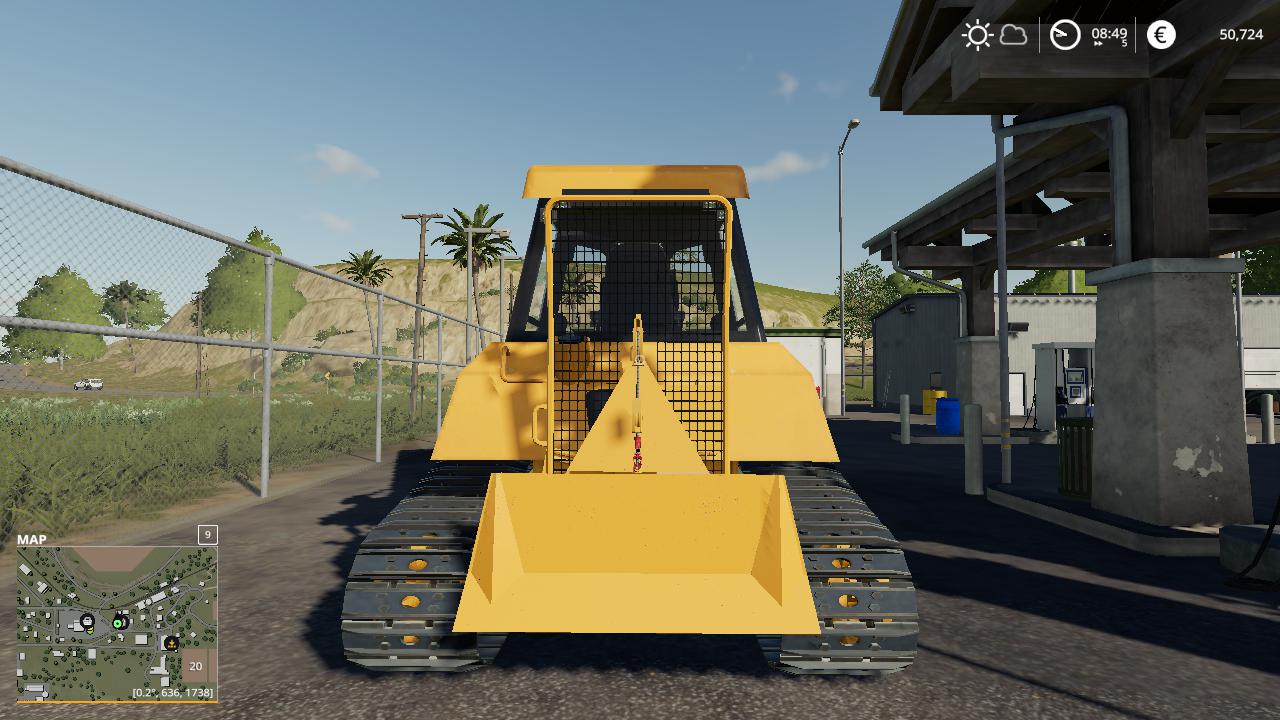This screenshot has width=1280, height=720.
Task: Click the sun weather icon
Action: click(x=978, y=34)
